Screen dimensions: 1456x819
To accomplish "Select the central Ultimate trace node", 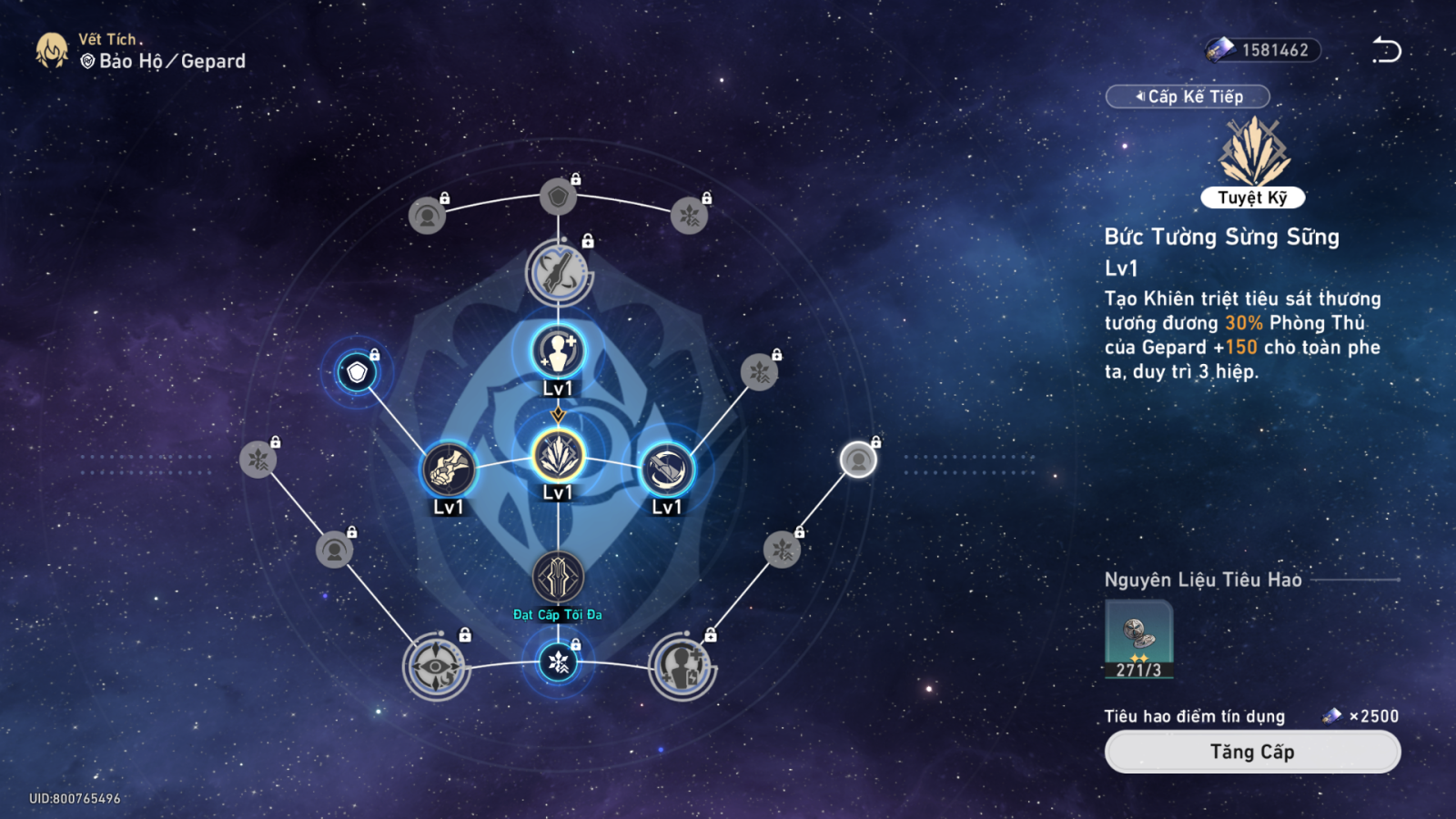I will tap(558, 455).
